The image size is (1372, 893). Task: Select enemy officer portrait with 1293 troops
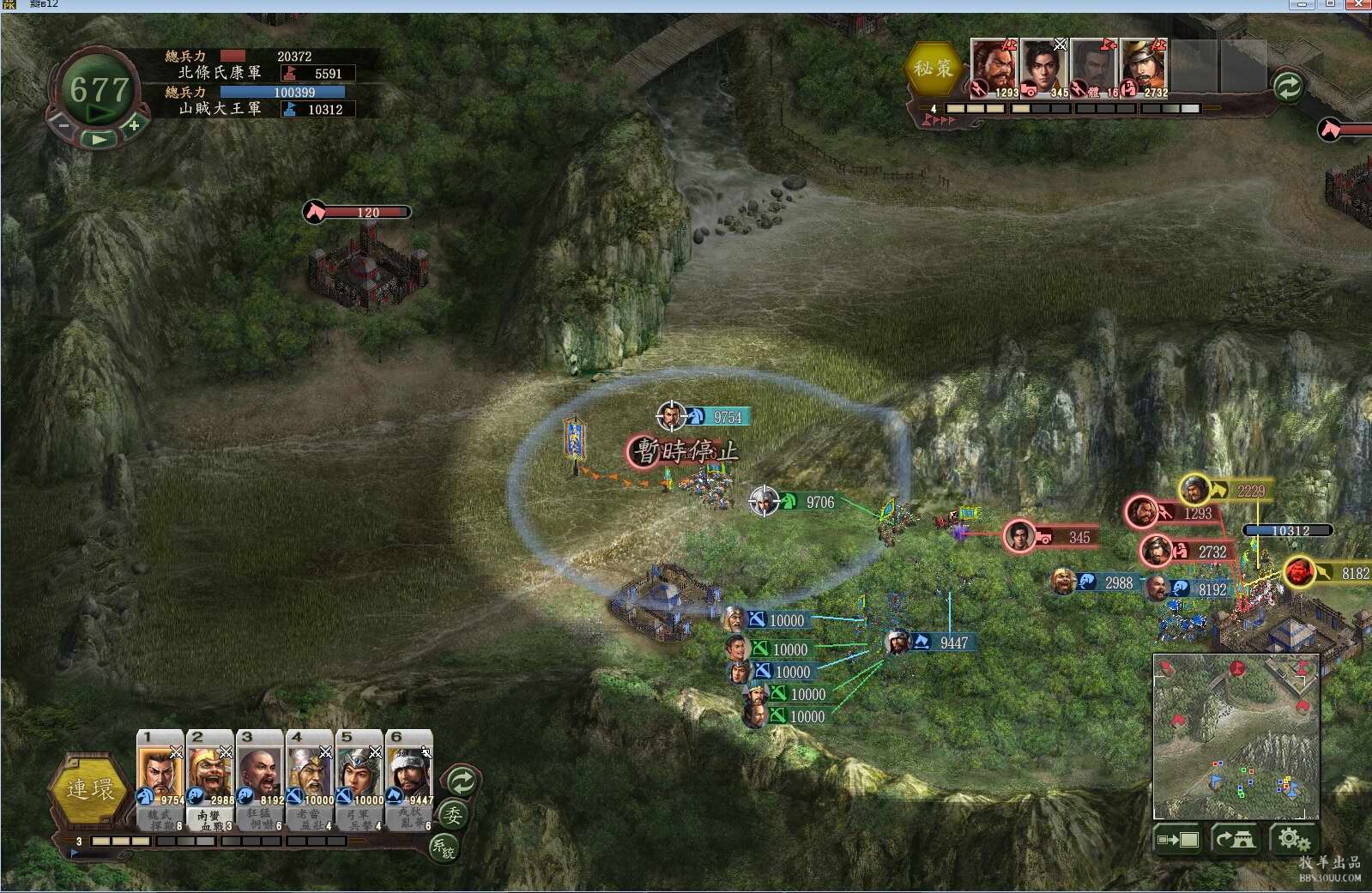(994, 67)
